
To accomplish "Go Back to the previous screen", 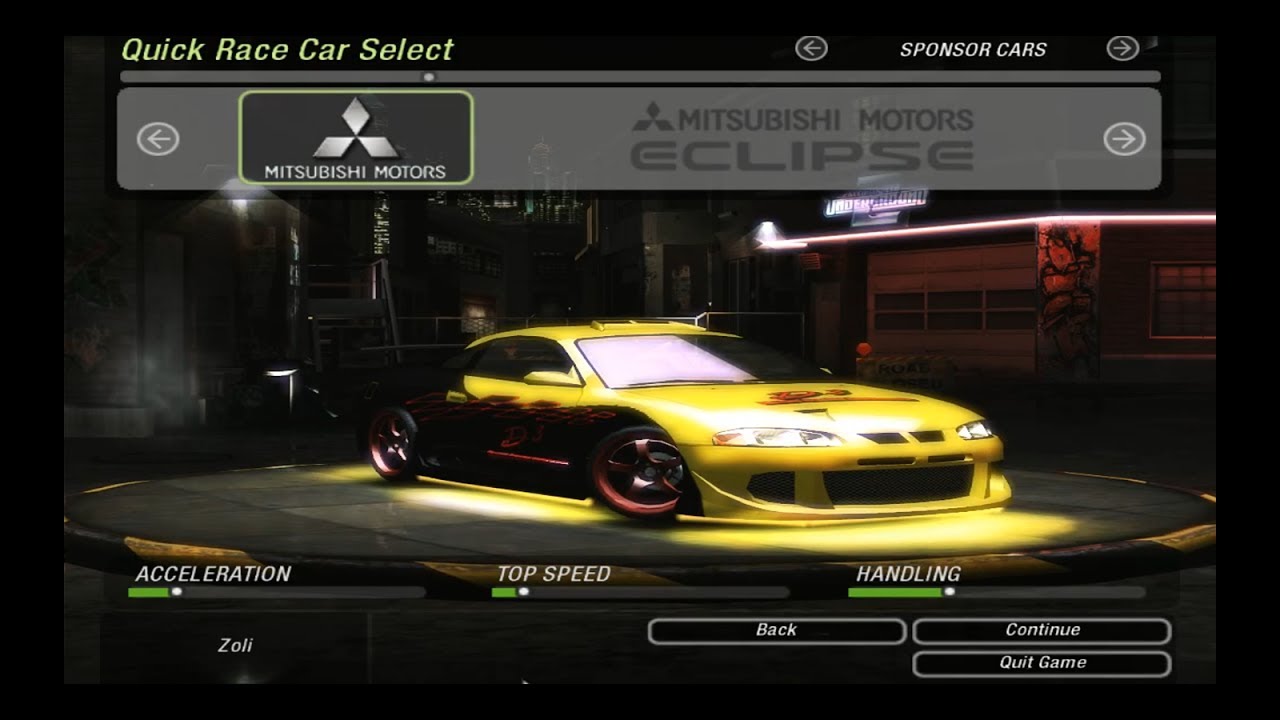I will coord(776,630).
